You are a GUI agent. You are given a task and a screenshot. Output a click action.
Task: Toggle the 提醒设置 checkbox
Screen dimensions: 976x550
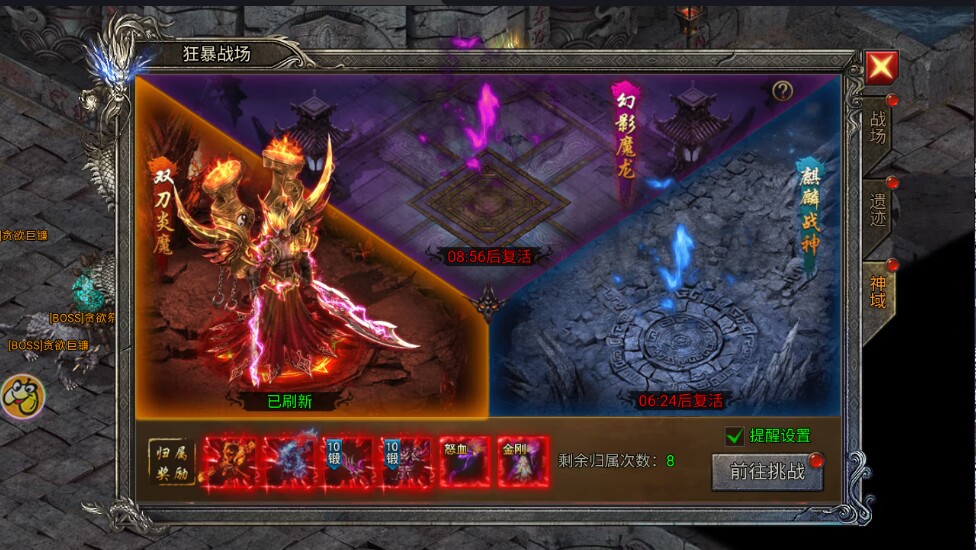click(735, 436)
